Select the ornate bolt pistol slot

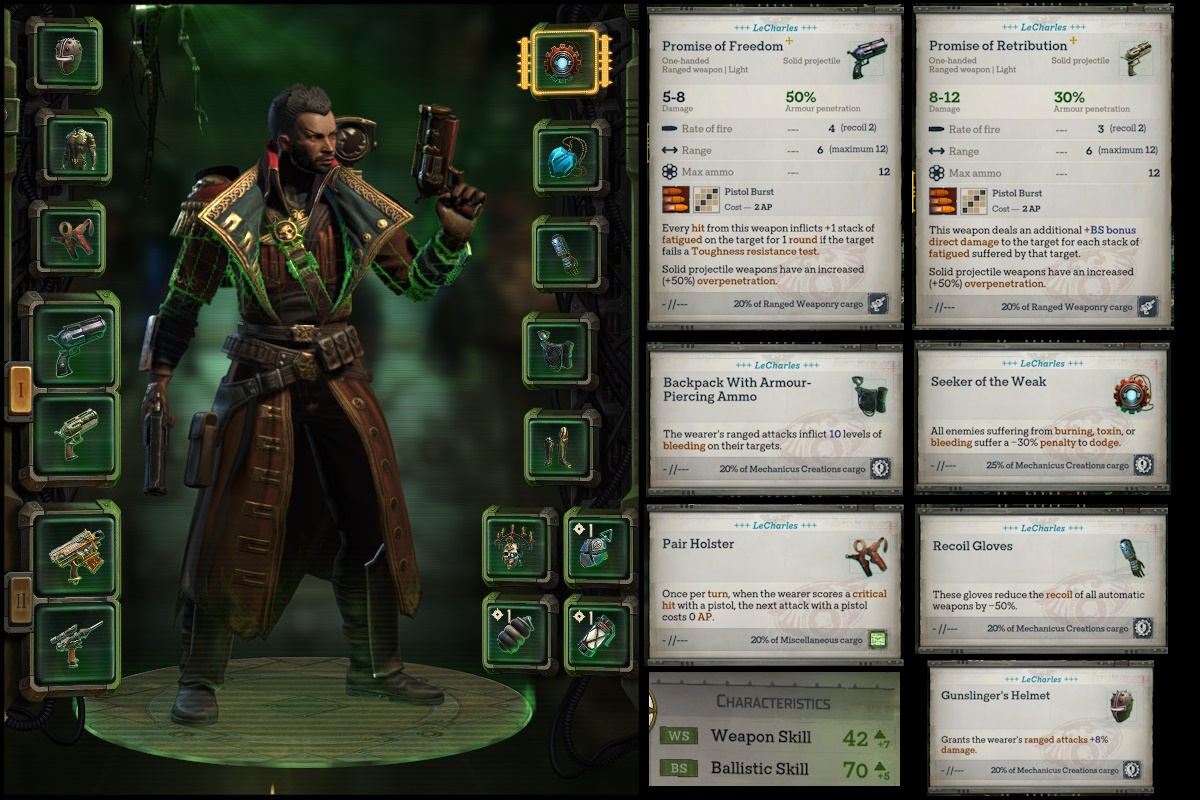point(76,547)
